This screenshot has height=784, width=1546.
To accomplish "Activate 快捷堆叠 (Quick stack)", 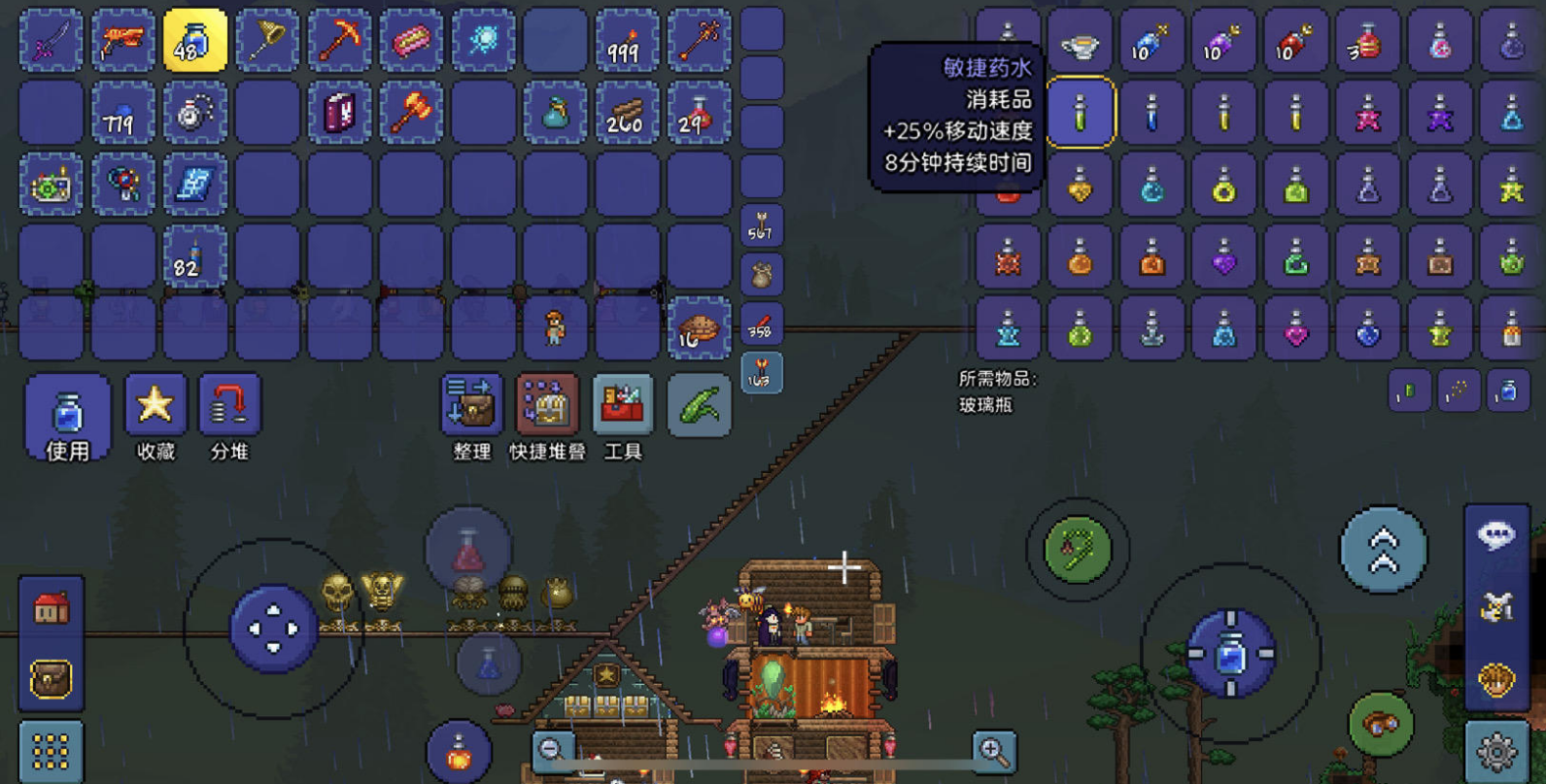I will [547, 418].
